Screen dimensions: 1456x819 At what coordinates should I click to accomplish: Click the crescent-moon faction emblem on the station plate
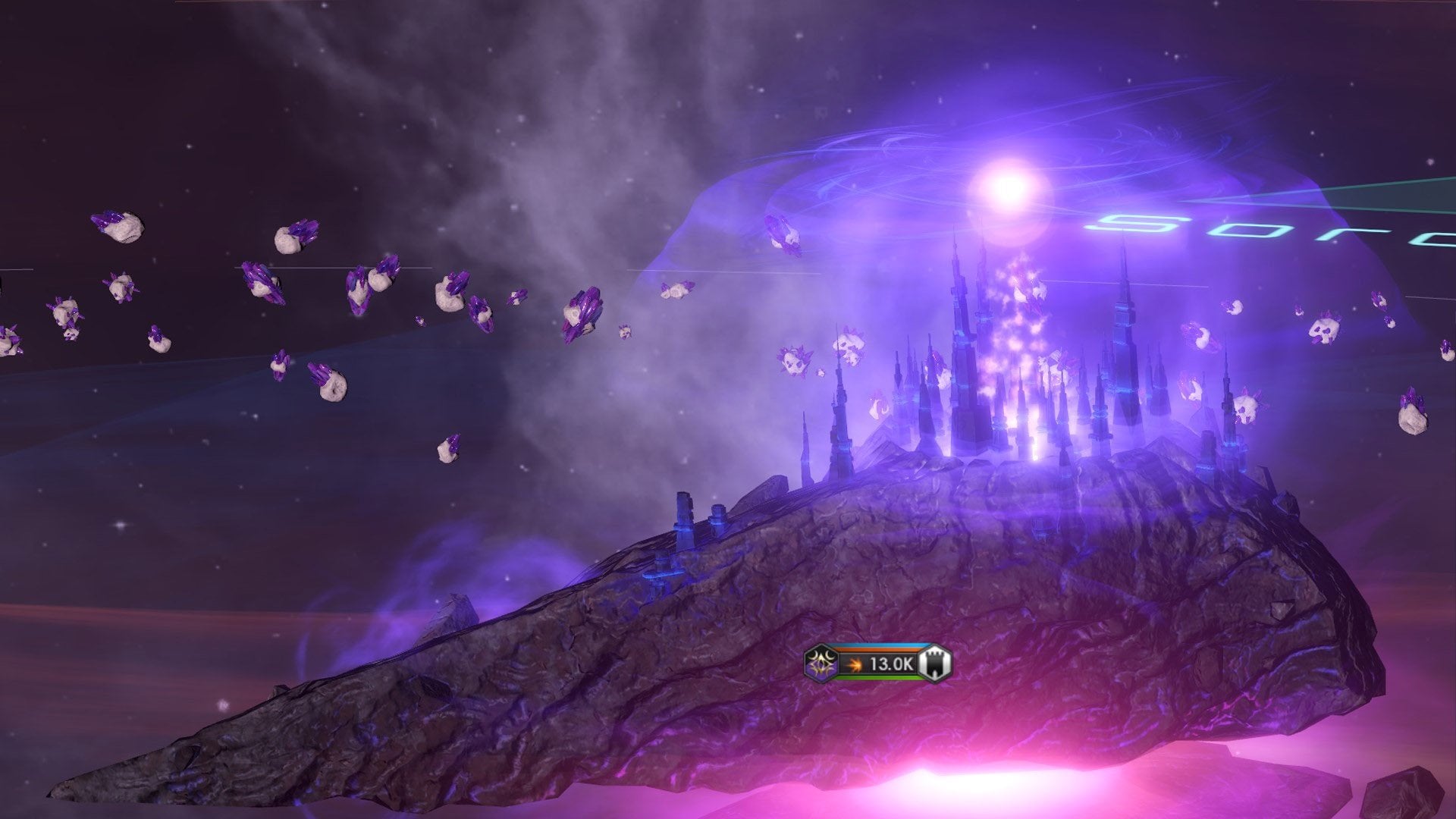click(820, 664)
